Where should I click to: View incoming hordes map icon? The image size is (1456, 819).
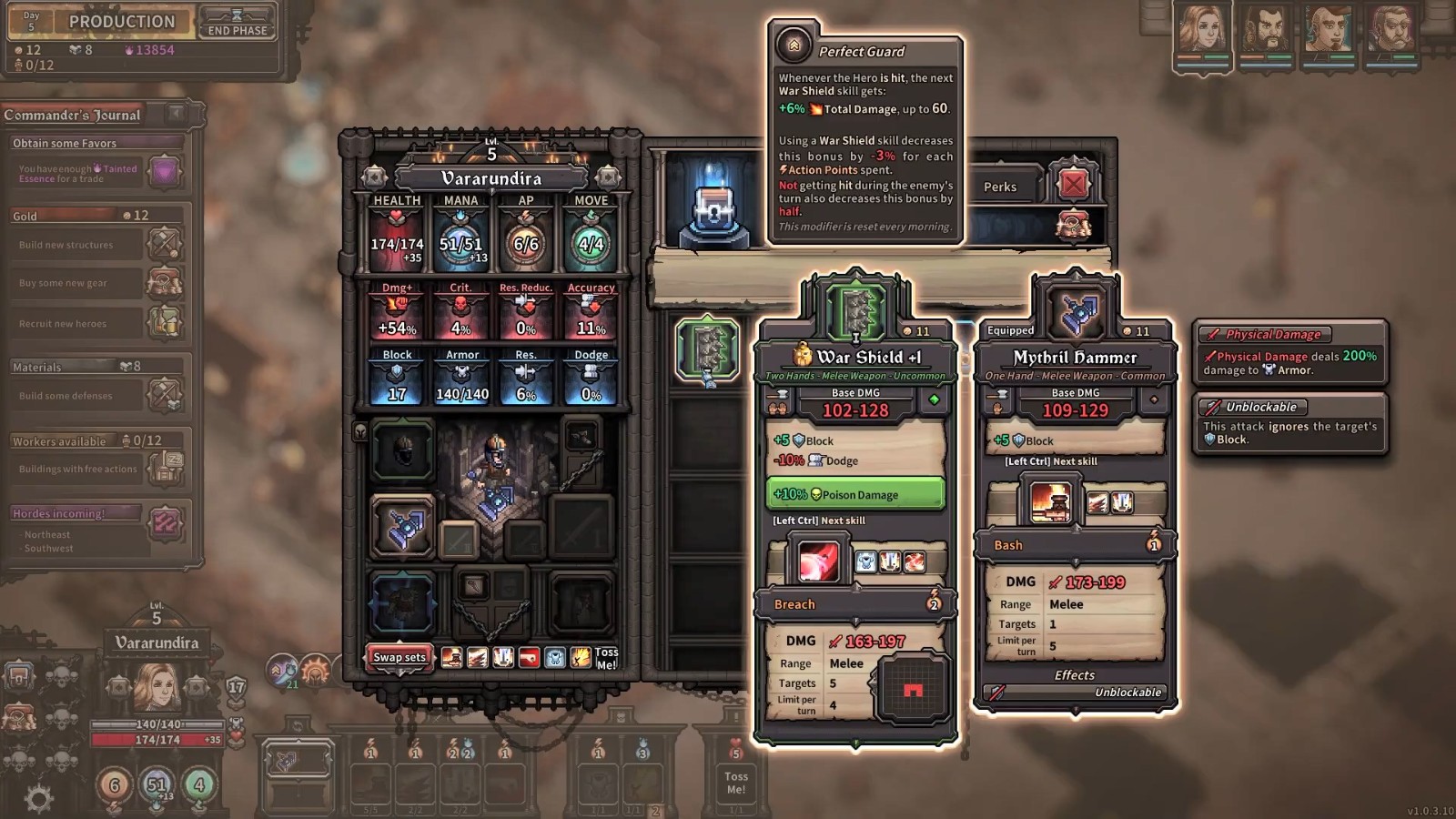pyautogui.click(x=165, y=522)
